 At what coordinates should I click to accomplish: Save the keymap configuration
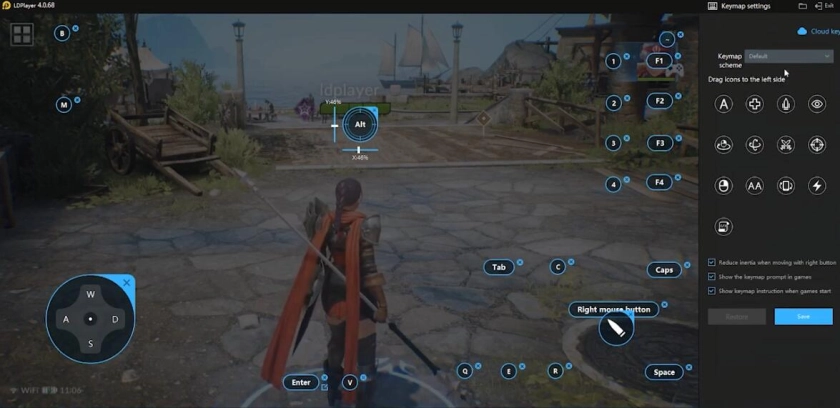[x=803, y=317]
